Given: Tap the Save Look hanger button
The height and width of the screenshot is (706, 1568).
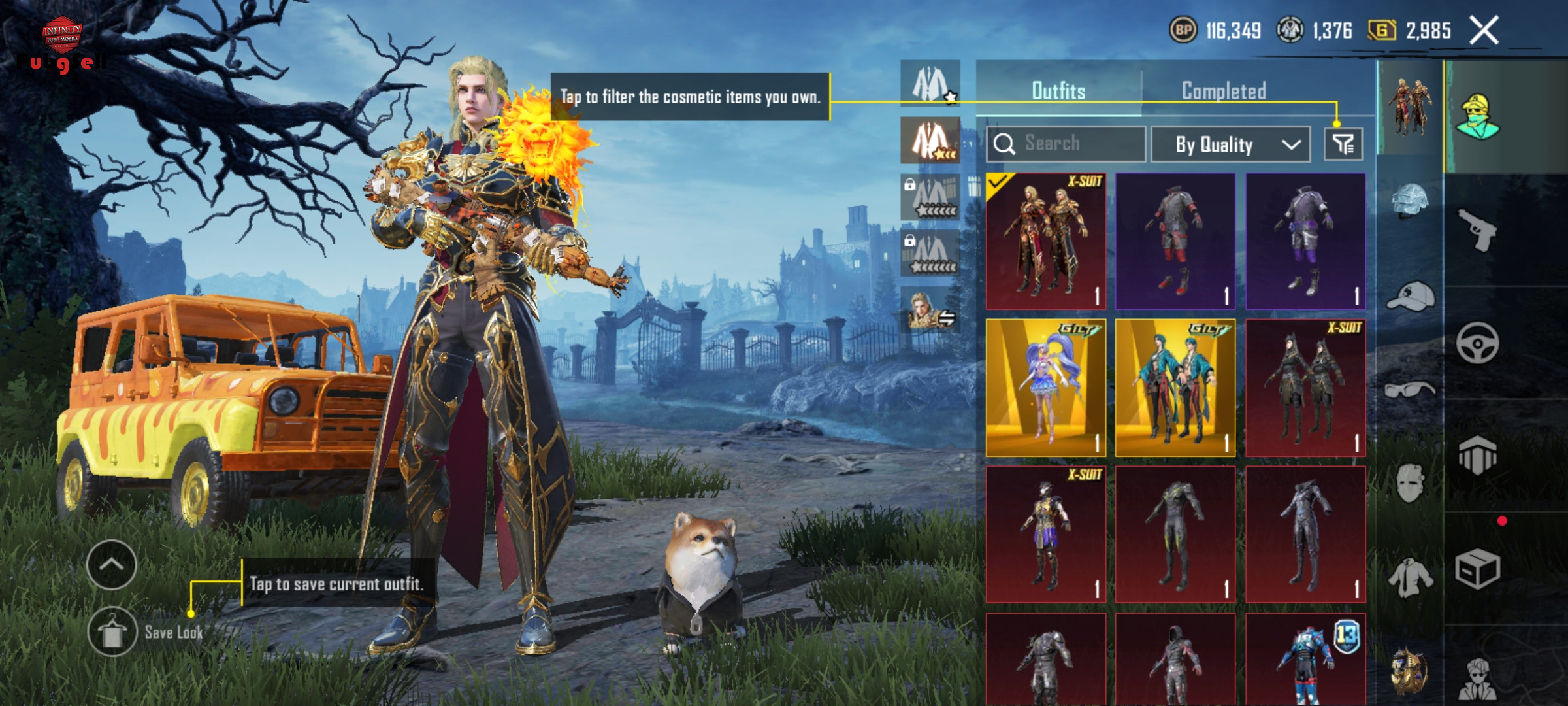Looking at the screenshot, I should tap(112, 632).
